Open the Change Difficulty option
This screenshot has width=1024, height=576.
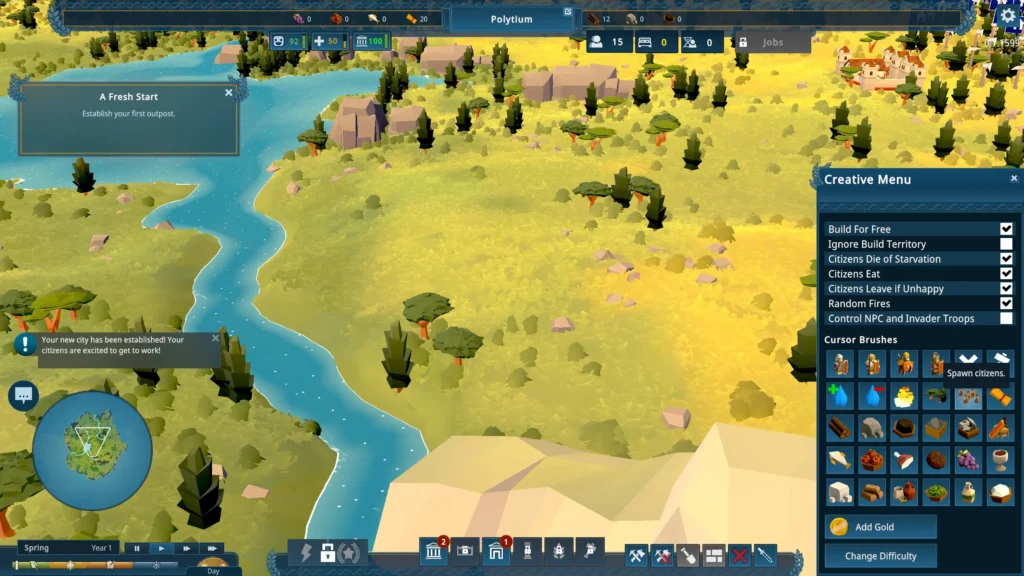[x=880, y=556]
